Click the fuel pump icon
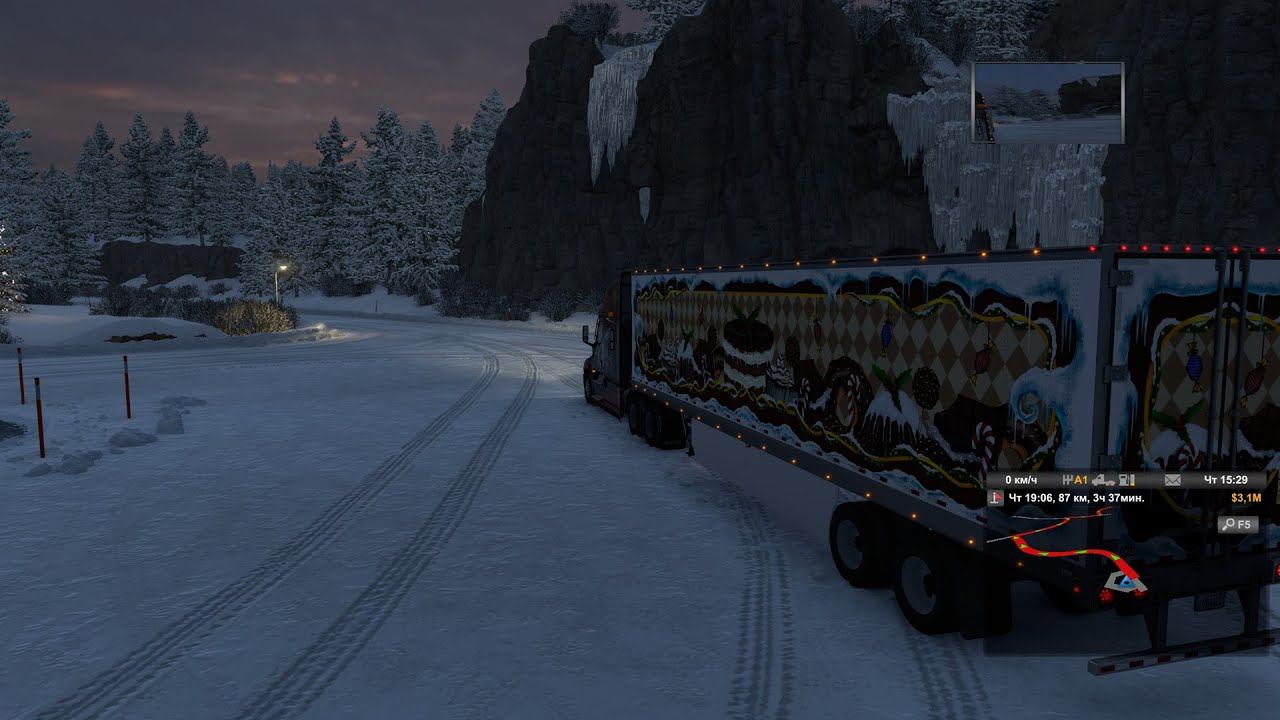 [x=1127, y=480]
